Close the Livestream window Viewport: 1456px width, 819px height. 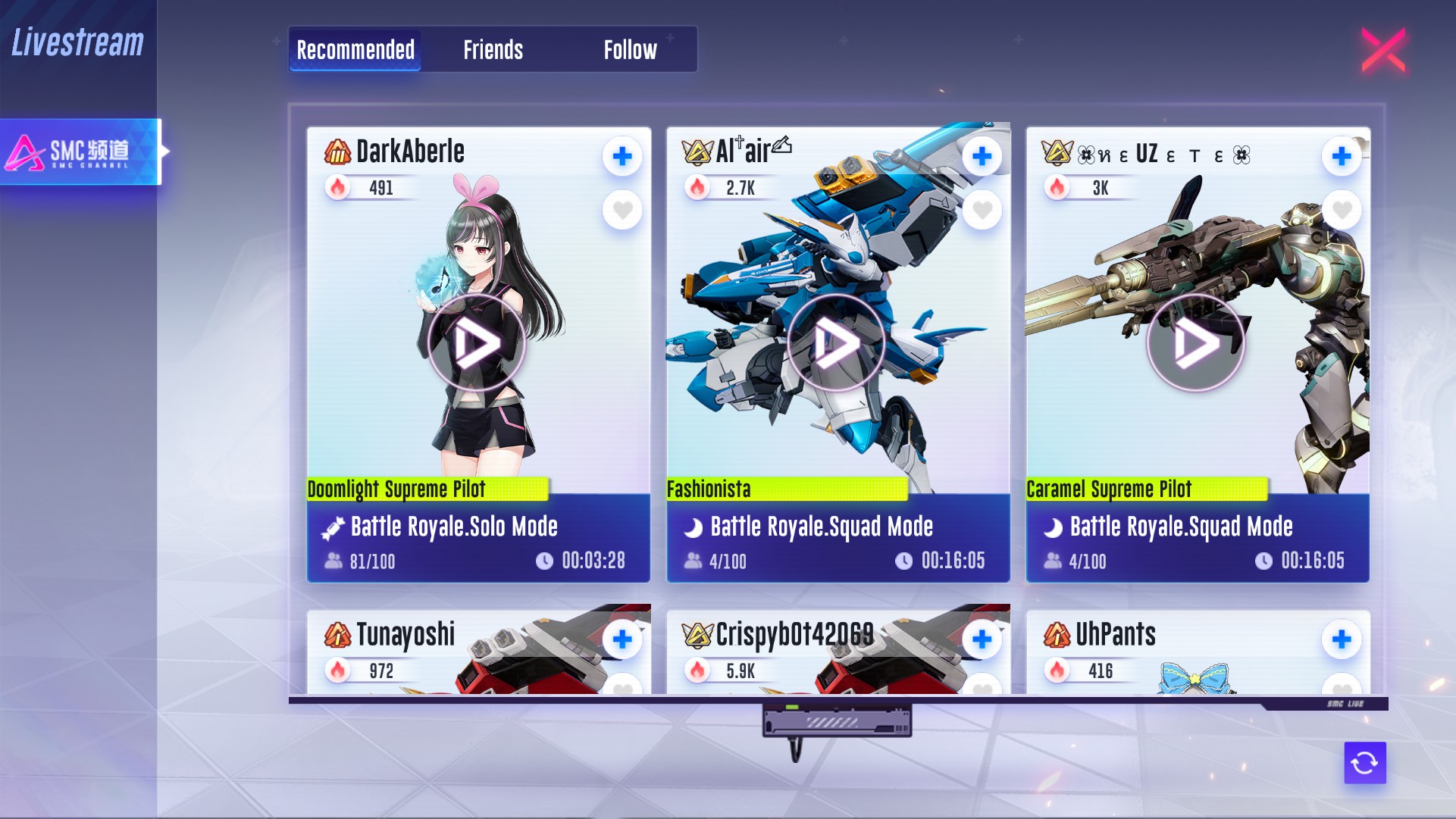coord(1383,50)
